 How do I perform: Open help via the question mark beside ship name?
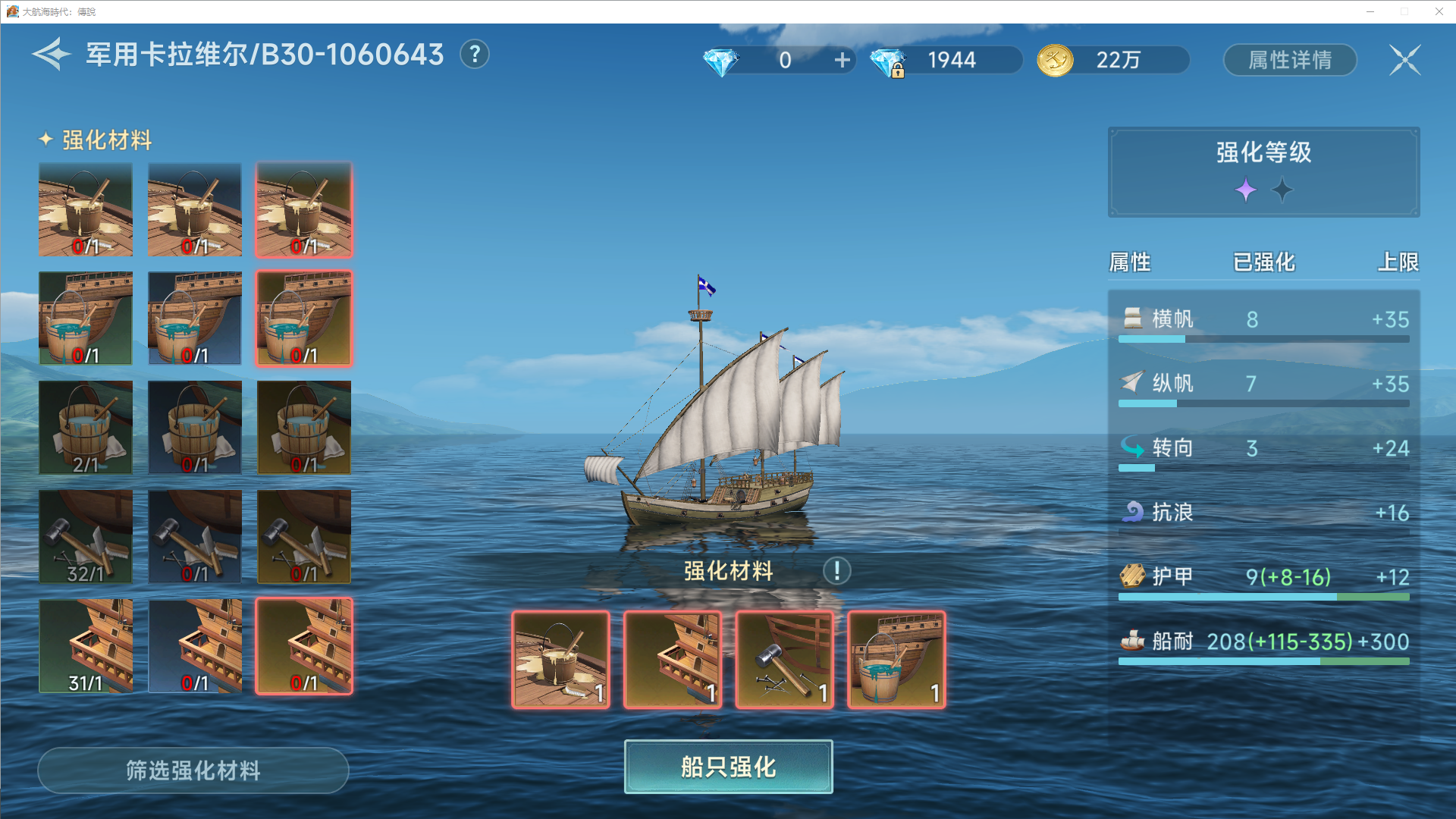point(475,54)
